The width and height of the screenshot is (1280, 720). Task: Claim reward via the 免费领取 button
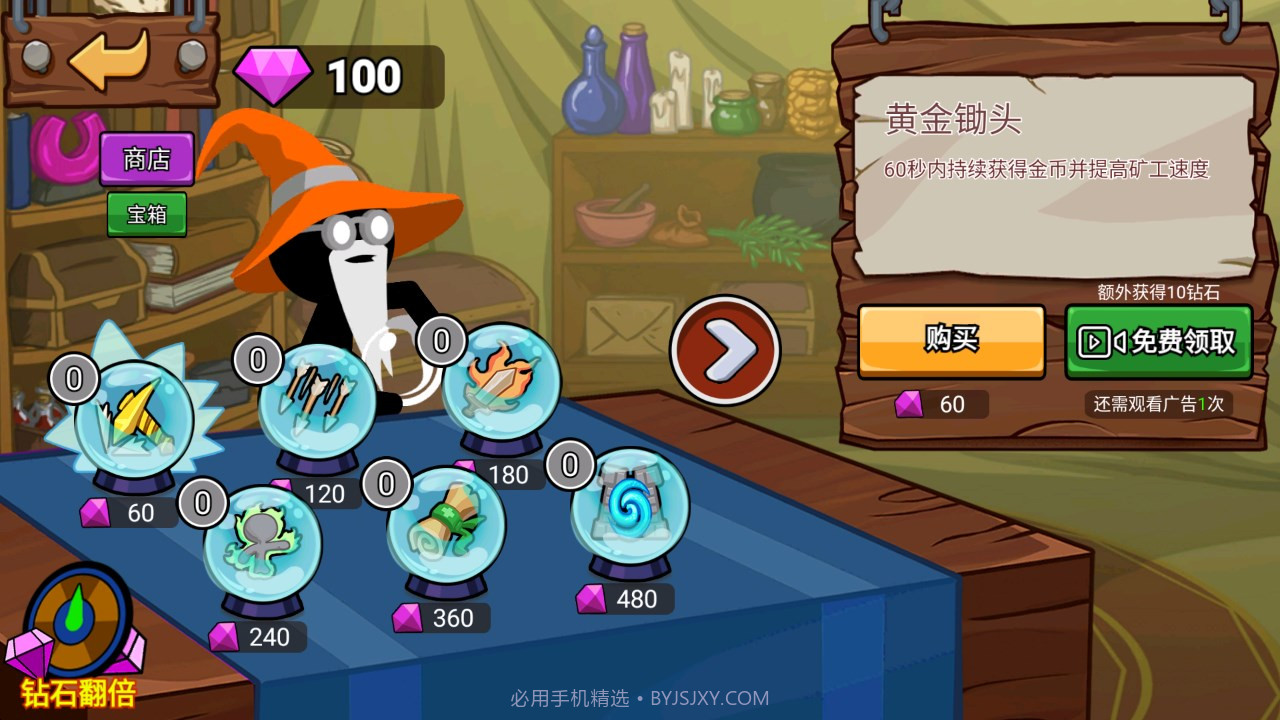click(1160, 341)
